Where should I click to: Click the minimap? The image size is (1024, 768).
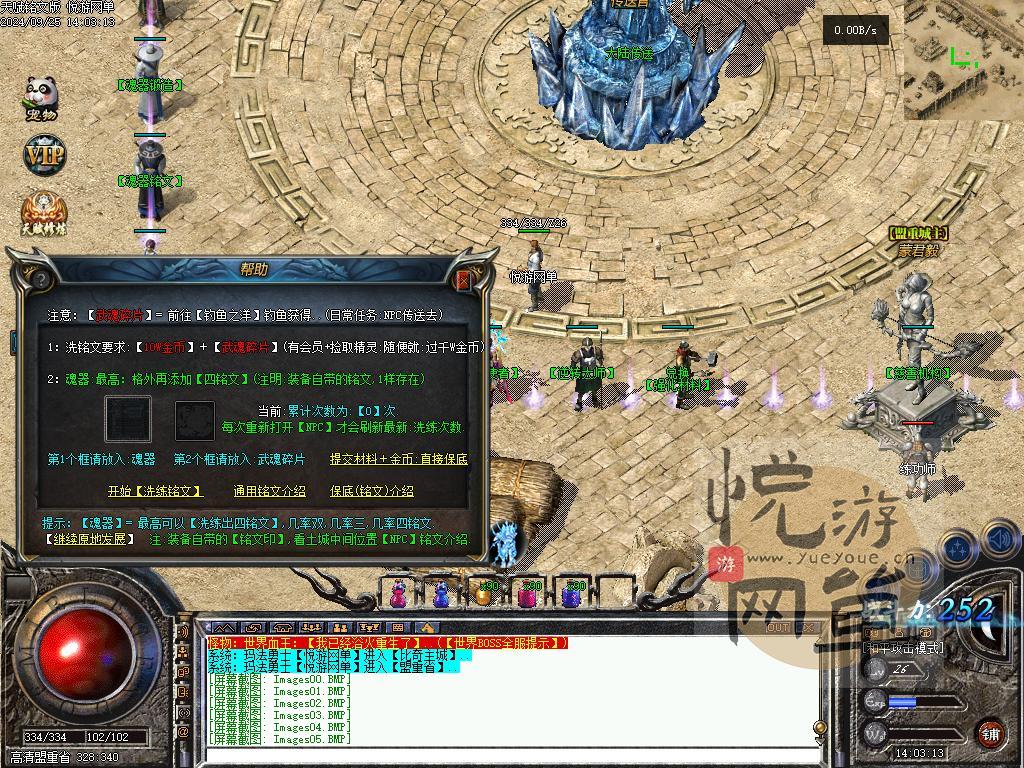click(963, 60)
